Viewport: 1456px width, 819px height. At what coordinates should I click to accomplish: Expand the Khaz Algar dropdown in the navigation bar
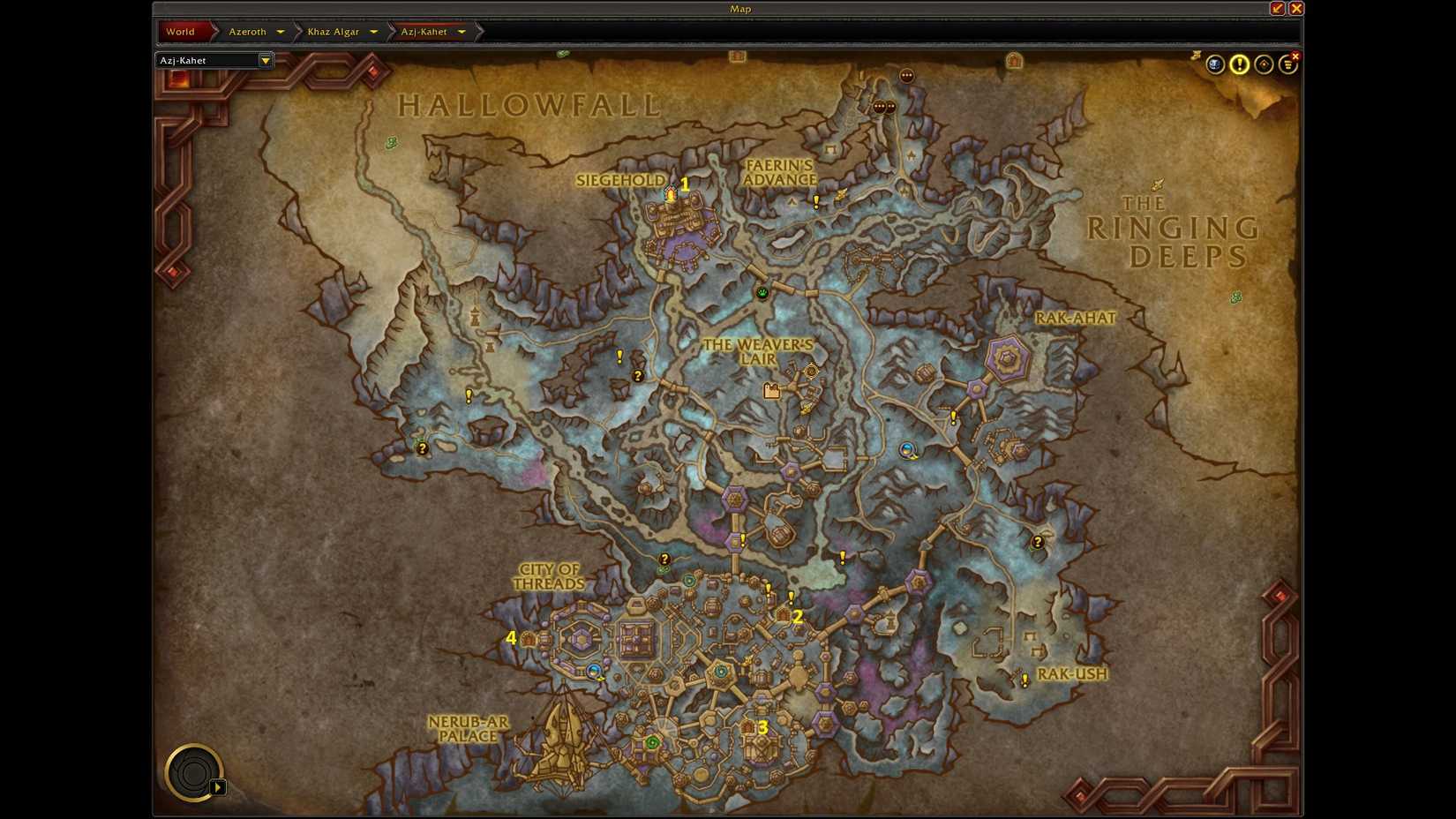coord(374,31)
